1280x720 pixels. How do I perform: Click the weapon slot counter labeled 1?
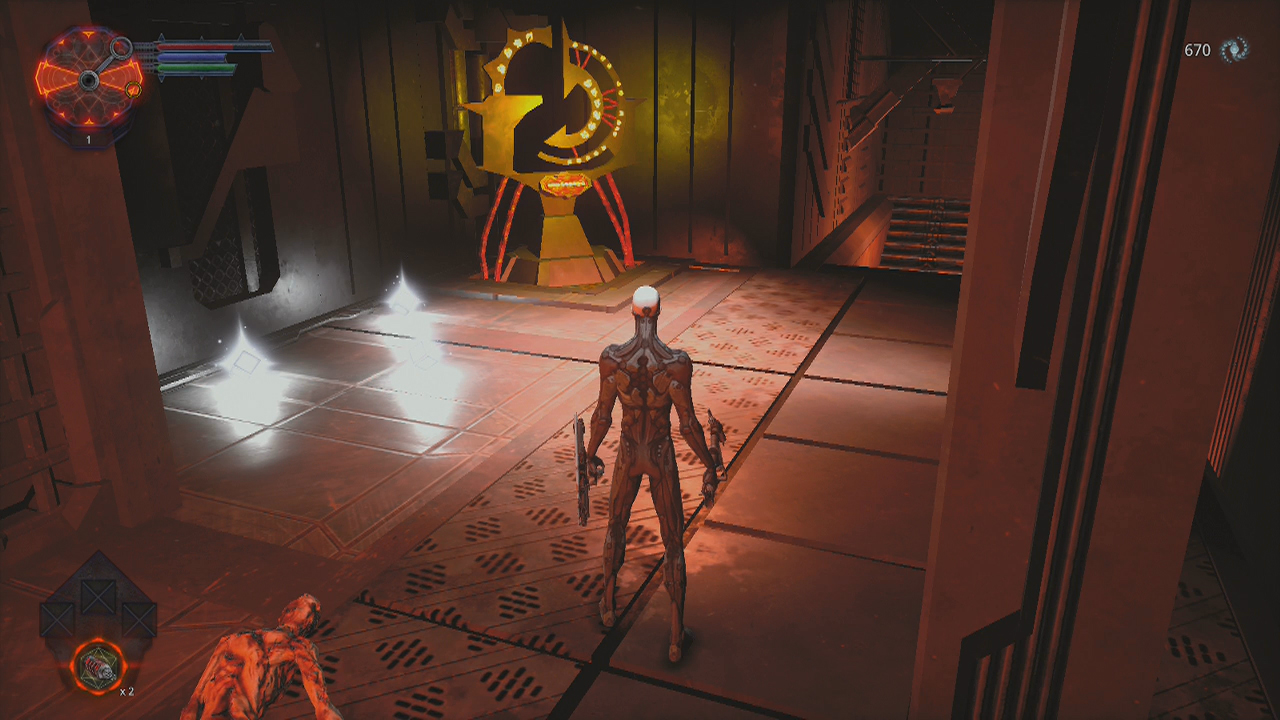pos(89,138)
